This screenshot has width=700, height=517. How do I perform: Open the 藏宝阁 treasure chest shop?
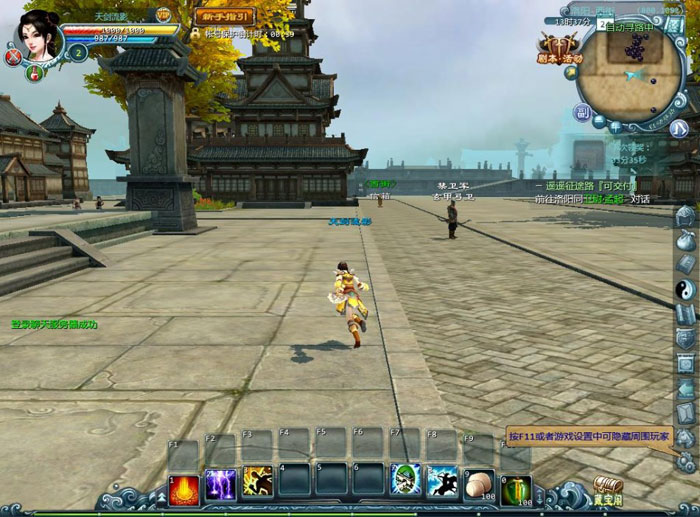[x=607, y=490]
